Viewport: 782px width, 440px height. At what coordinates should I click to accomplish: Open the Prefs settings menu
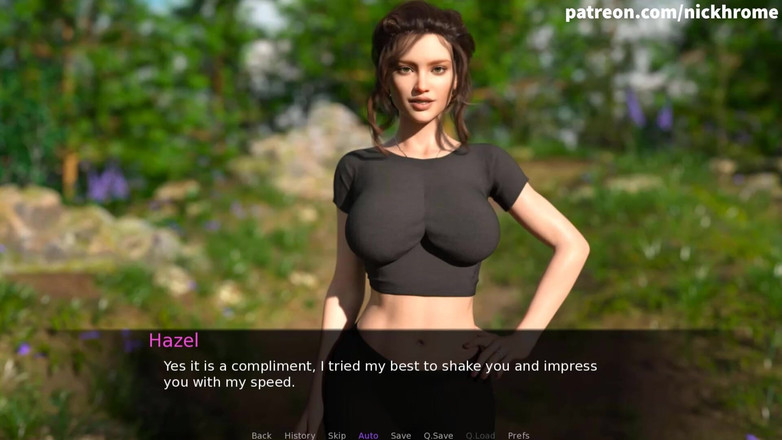(518, 435)
